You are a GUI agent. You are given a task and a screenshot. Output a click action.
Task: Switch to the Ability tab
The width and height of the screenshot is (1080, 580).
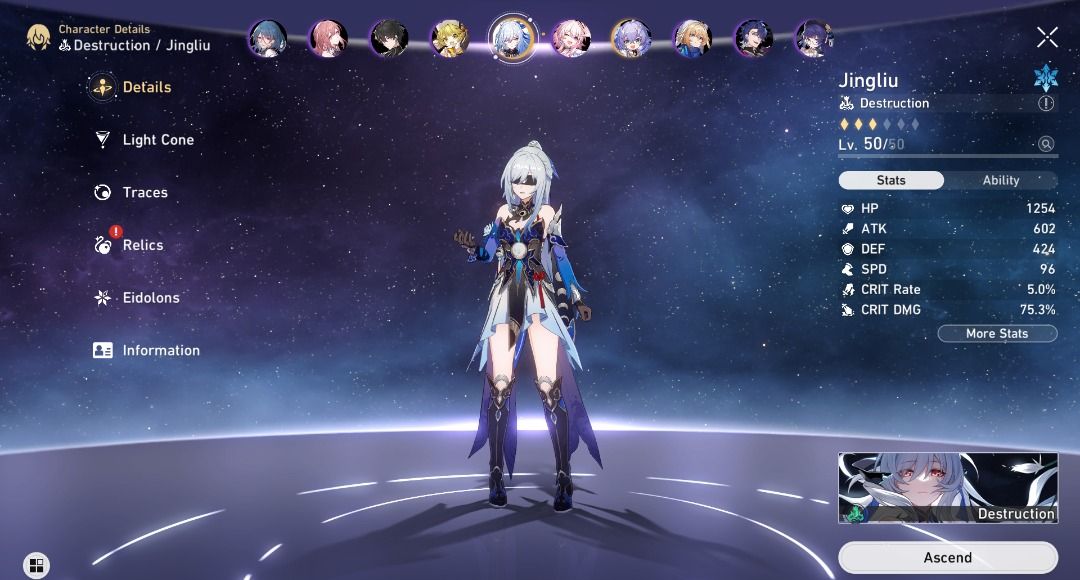pos(1000,181)
